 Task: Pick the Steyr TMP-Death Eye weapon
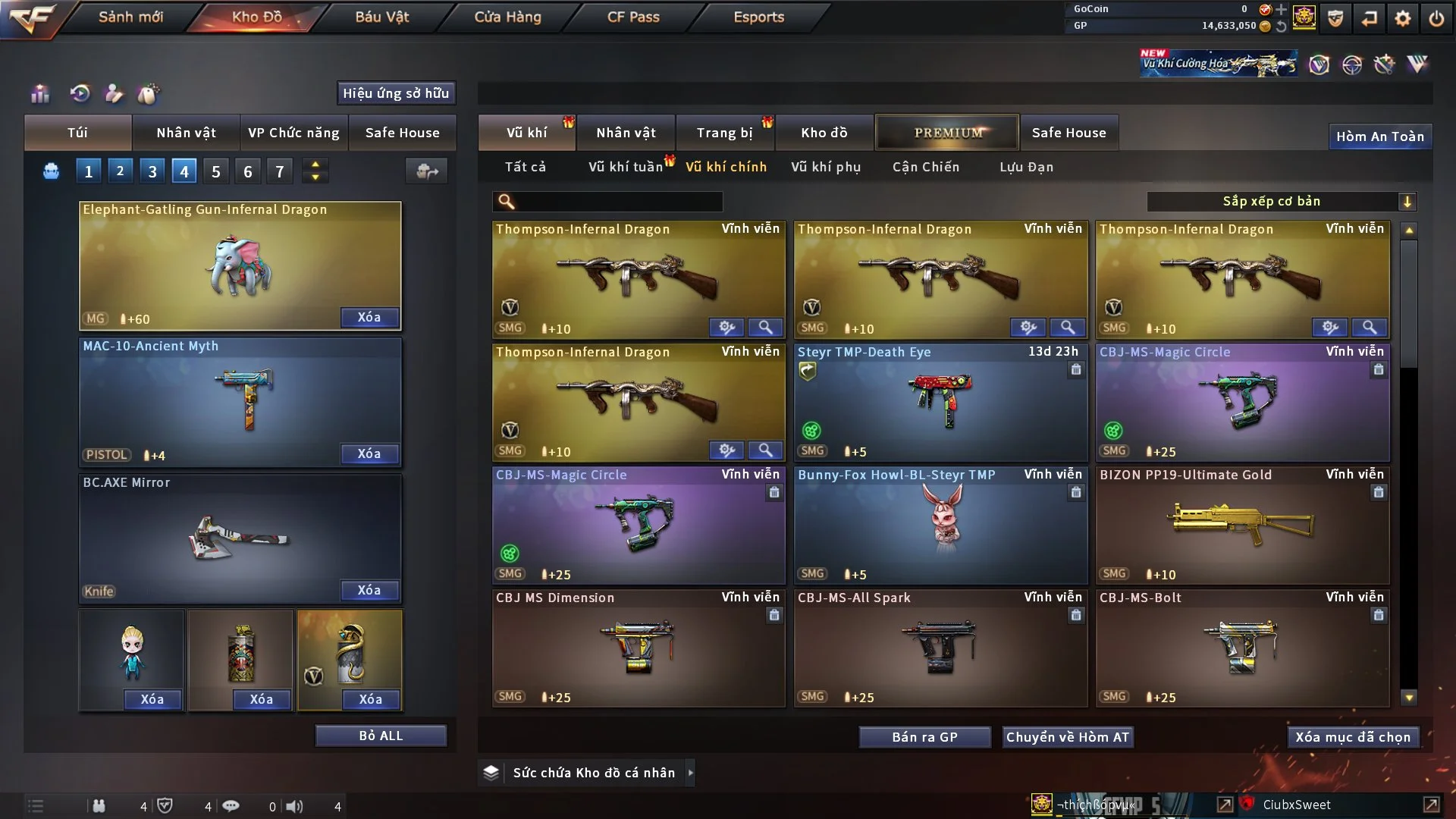940,402
